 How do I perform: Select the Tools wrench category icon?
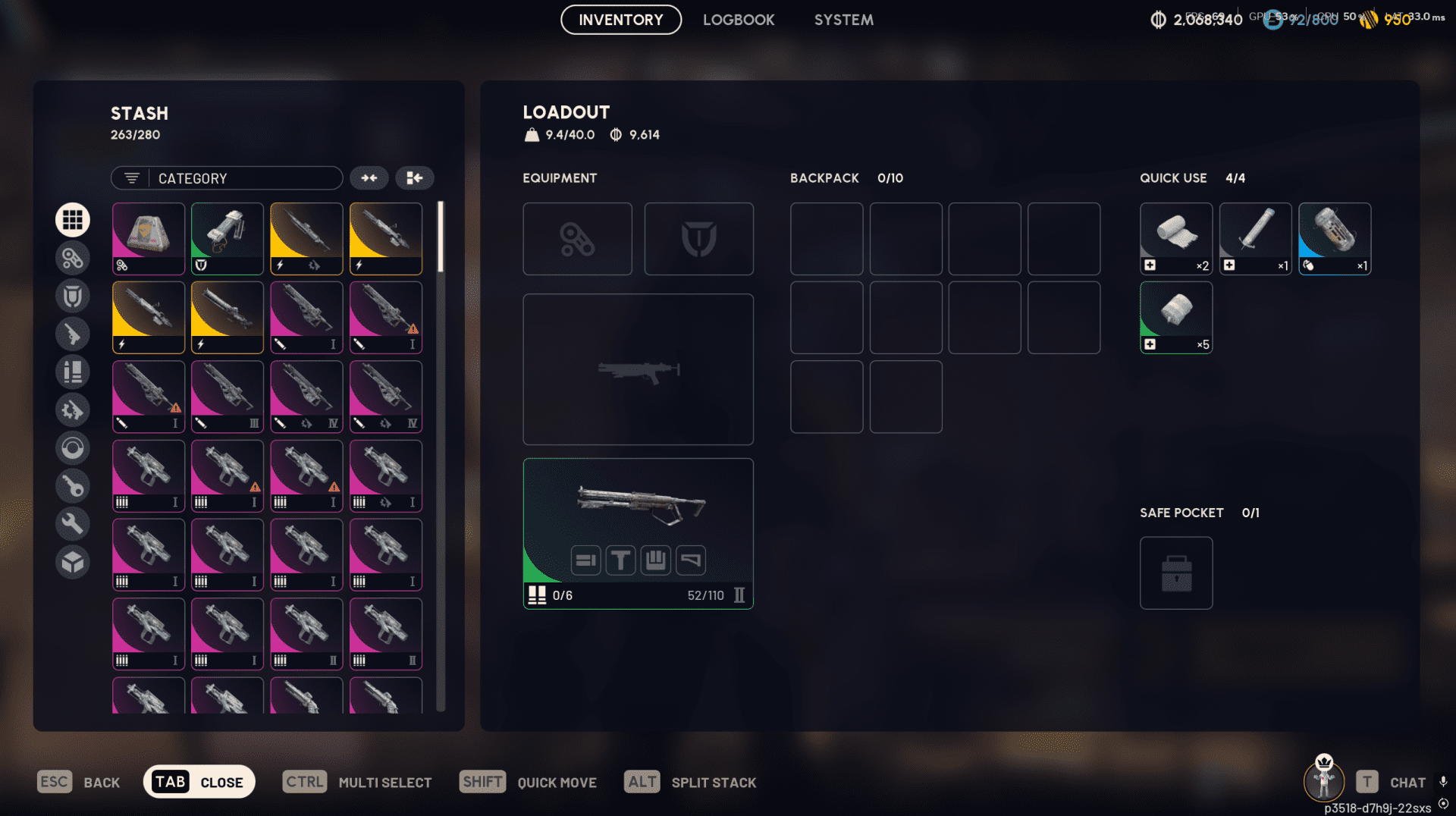[73, 523]
